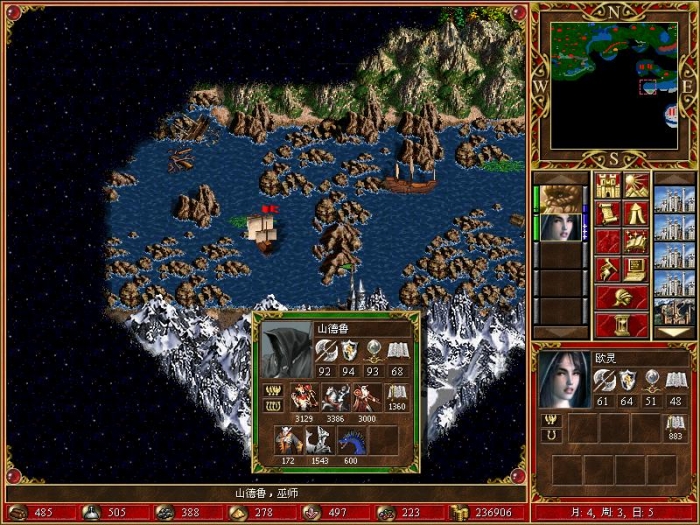Click the hero list's down arrow

tap(562, 331)
